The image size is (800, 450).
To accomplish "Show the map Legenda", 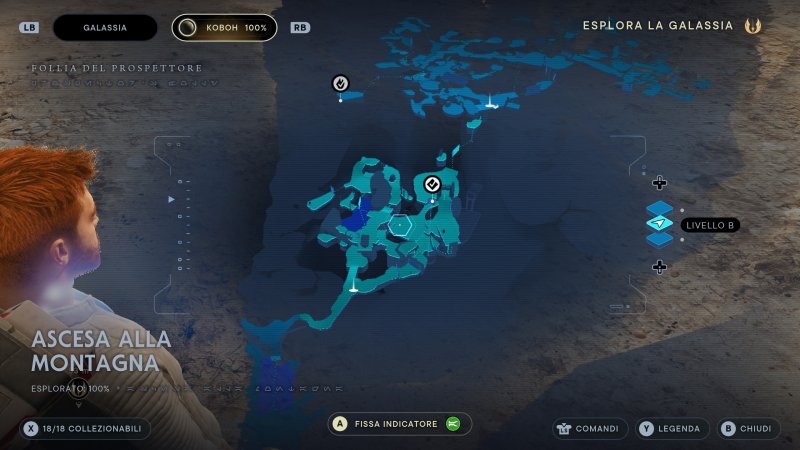I will (x=672, y=429).
